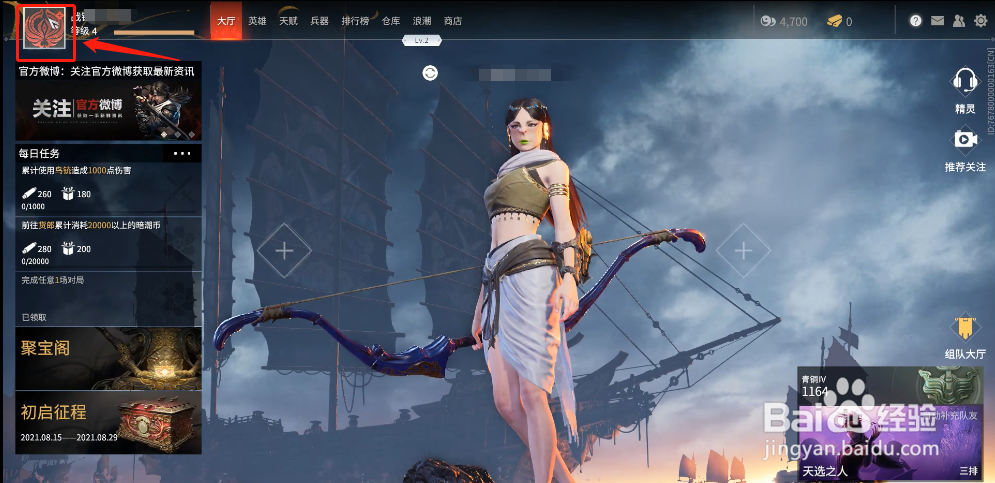Return to the 大厅 lobby tab
995x483 pixels.
coord(226,21)
